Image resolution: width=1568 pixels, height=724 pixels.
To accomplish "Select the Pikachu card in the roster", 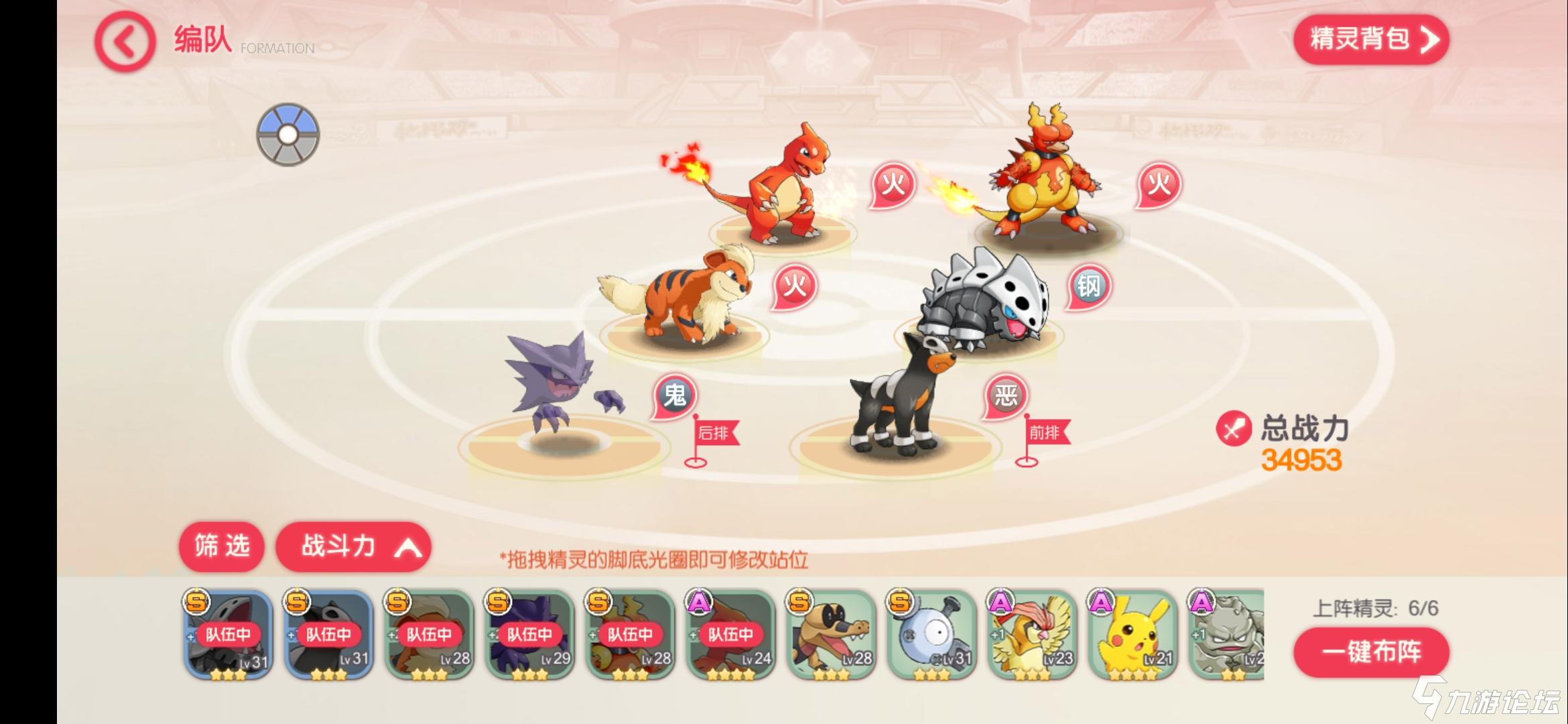I will (1132, 635).
